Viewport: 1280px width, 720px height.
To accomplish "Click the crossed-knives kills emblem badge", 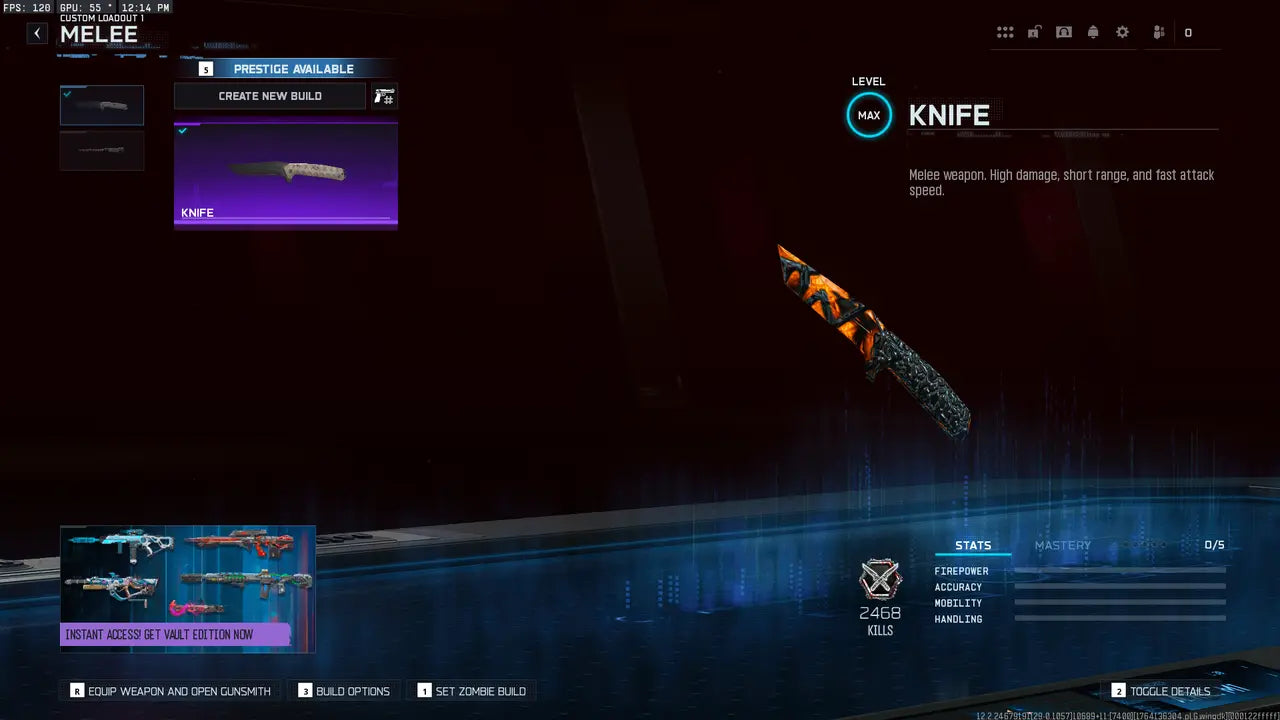I will pos(880,580).
